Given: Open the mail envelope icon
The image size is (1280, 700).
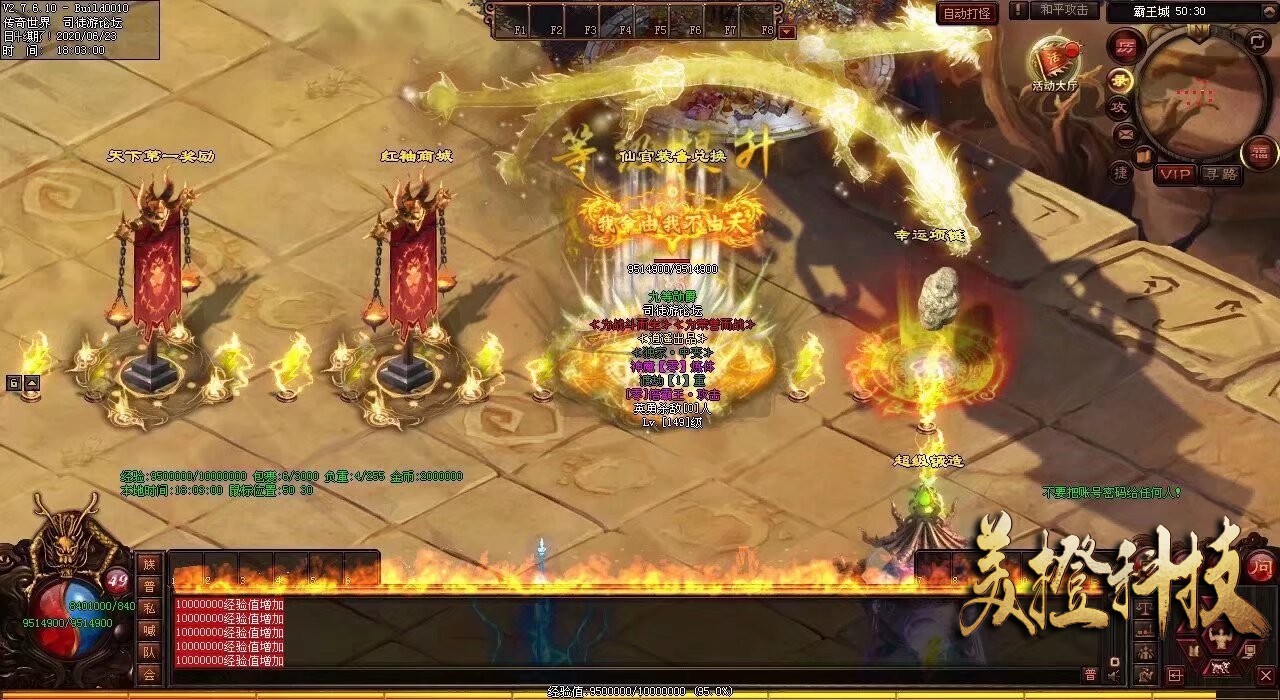Looking at the screenshot, I should 1125,133.
